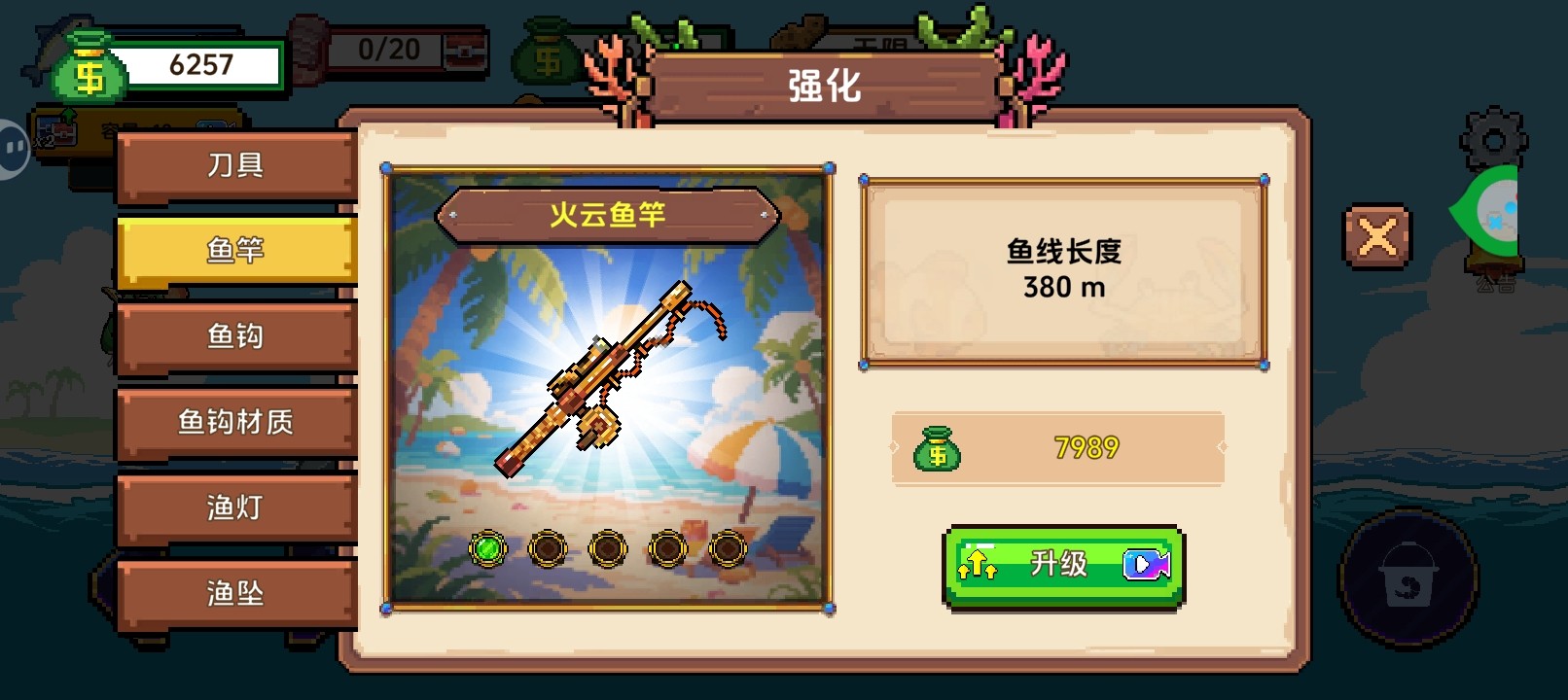Screen dimensions: 1568x700
Task: Open the 渔灯 category tab
Action: coord(236,507)
